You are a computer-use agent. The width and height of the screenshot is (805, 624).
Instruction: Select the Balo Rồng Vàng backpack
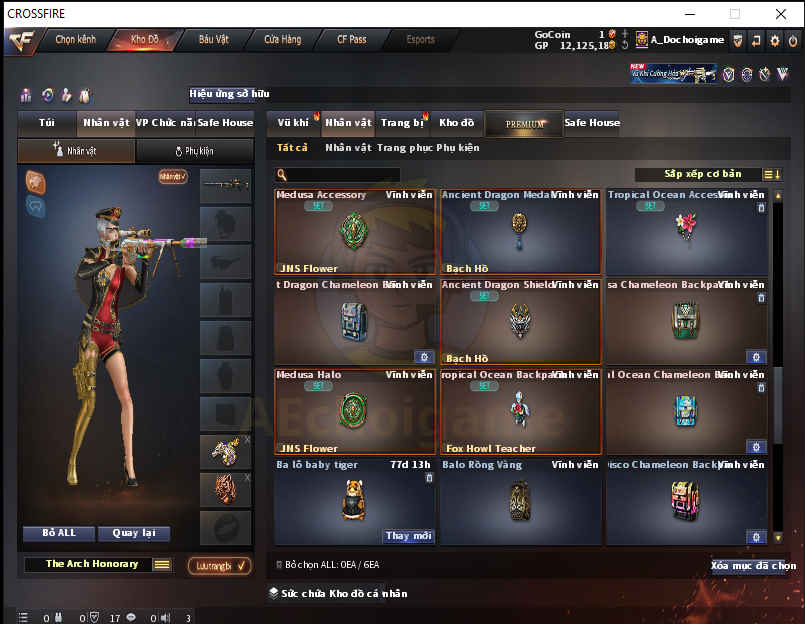[x=520, y=501]
